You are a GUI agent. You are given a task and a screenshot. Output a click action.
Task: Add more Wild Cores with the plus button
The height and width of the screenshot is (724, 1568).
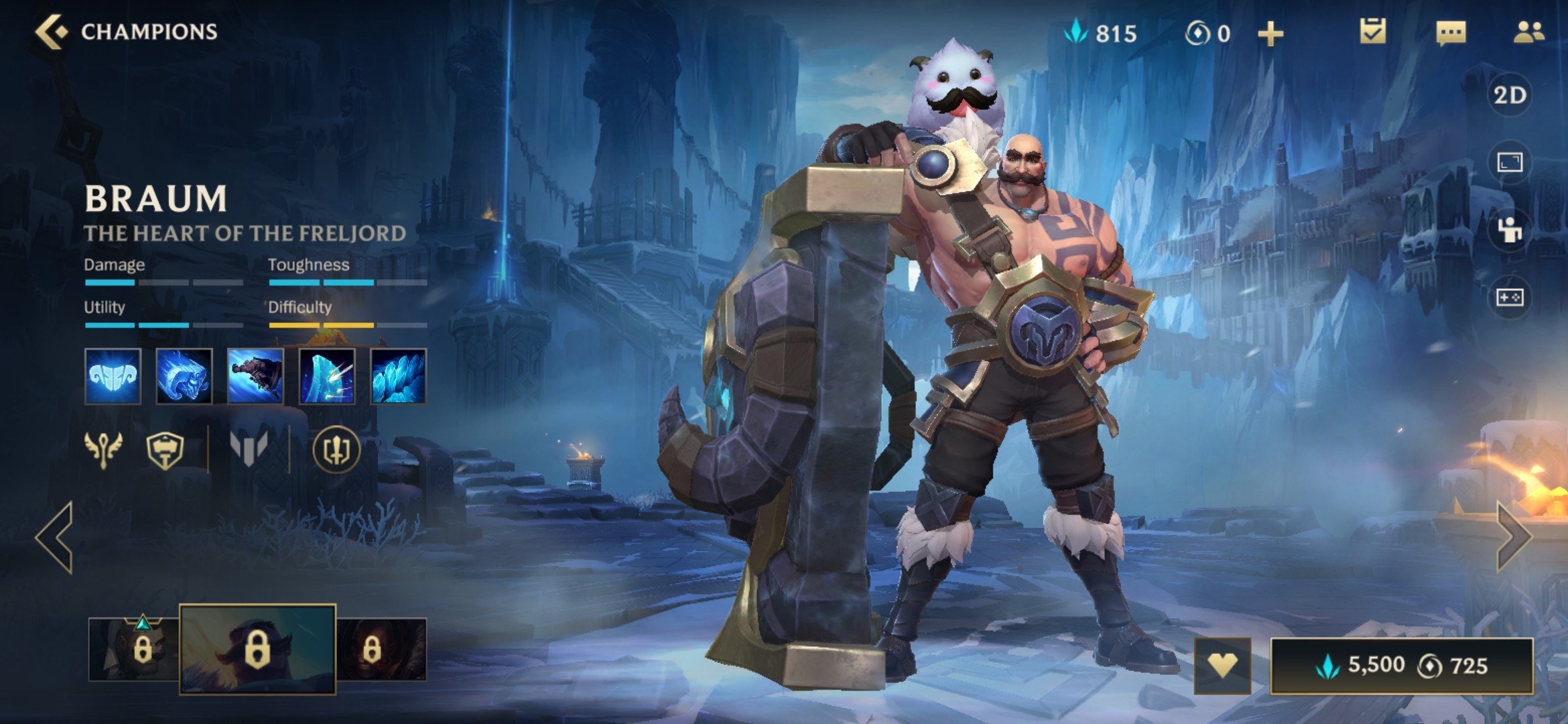[1270, 34]
